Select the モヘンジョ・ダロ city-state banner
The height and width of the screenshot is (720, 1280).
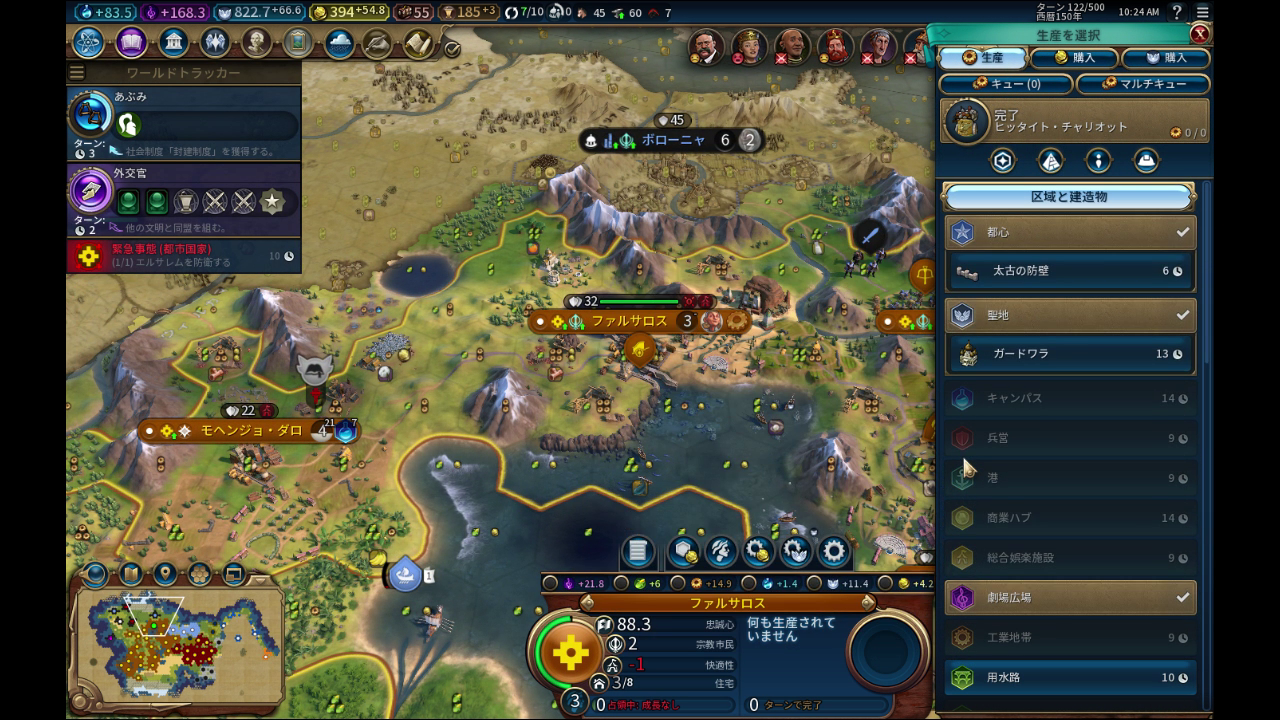250,431
